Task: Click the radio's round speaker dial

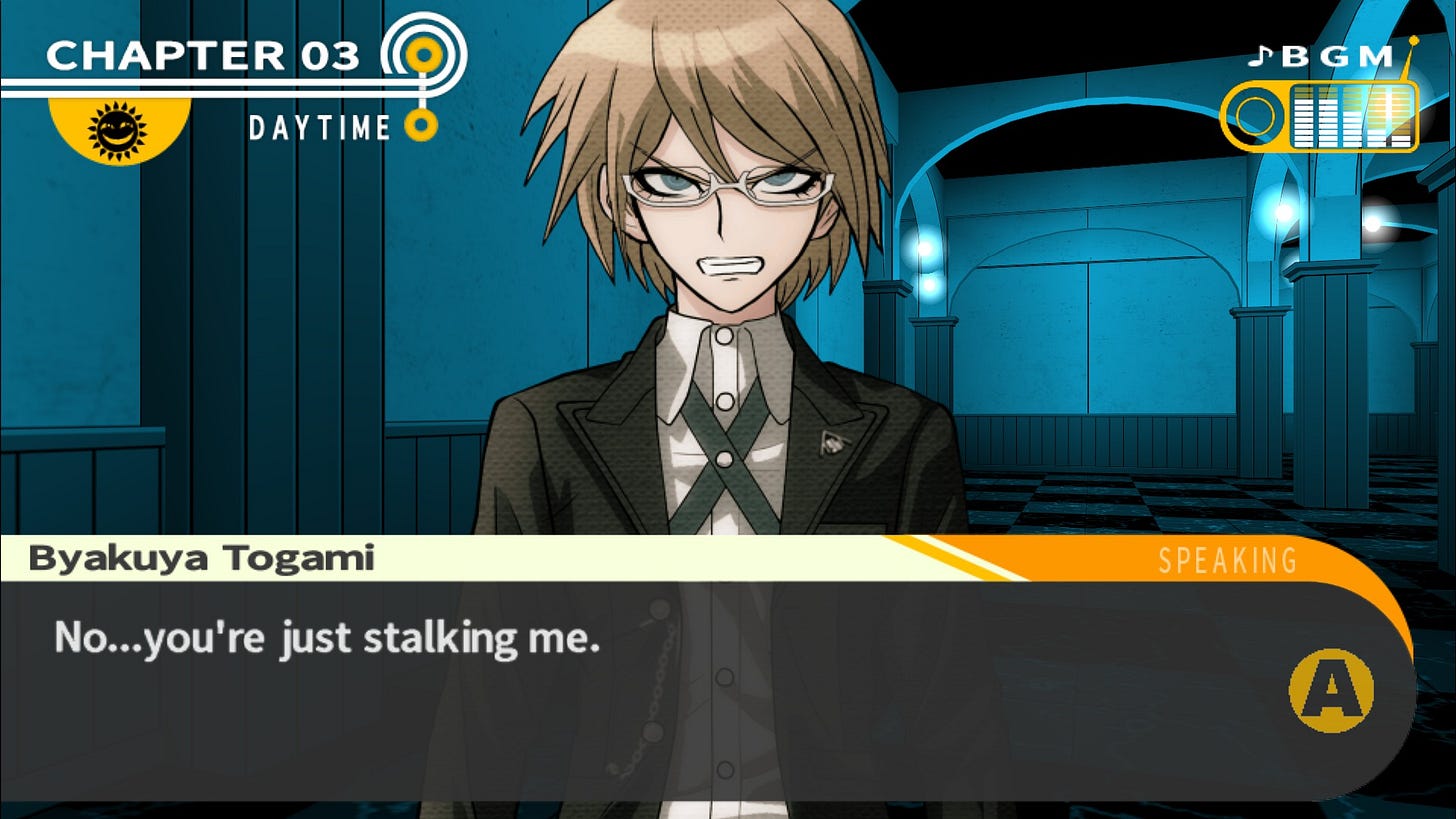Action: 1254,116
